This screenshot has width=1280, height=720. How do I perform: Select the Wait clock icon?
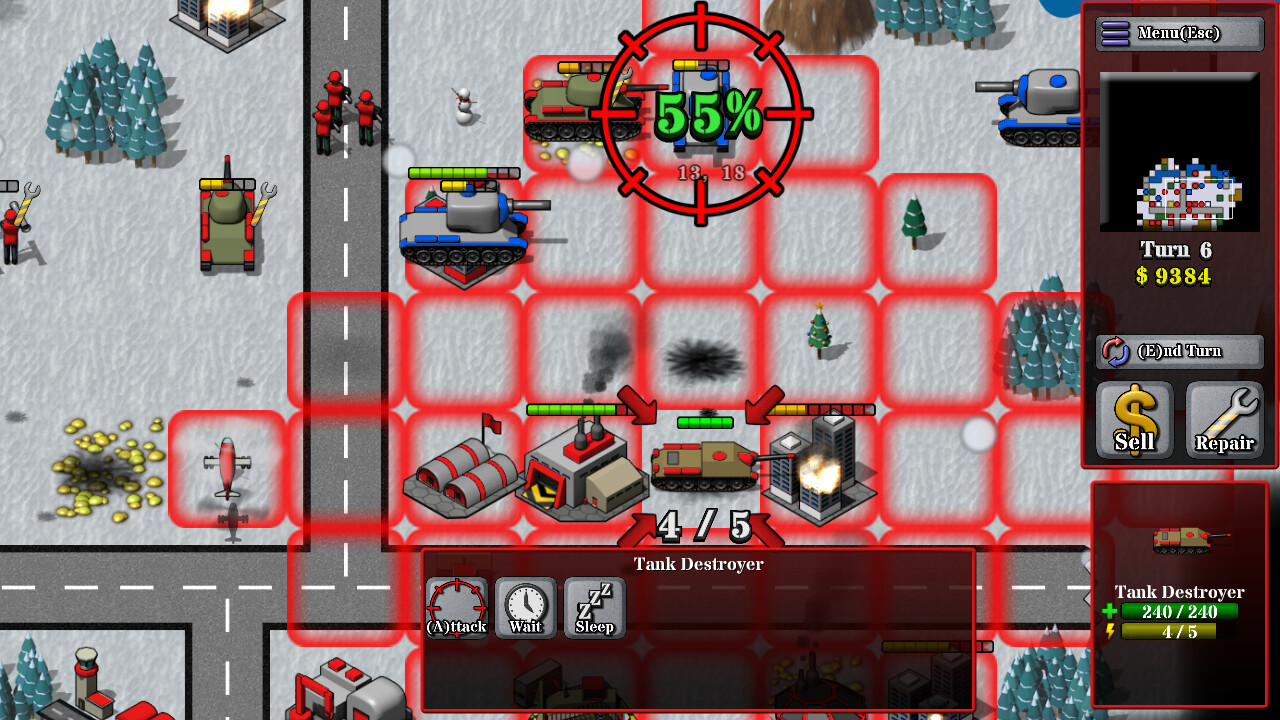tap(524, 605)
